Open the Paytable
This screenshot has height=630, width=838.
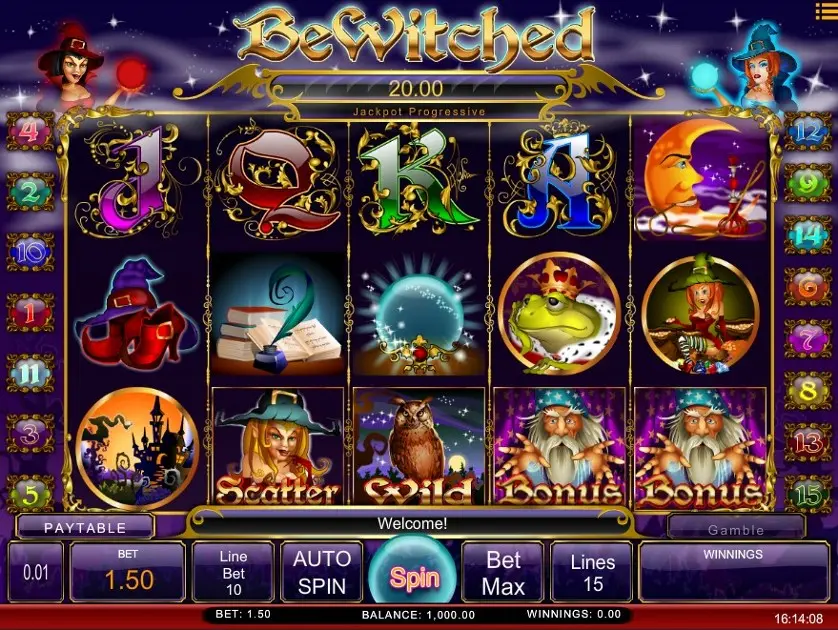point(85,527)
